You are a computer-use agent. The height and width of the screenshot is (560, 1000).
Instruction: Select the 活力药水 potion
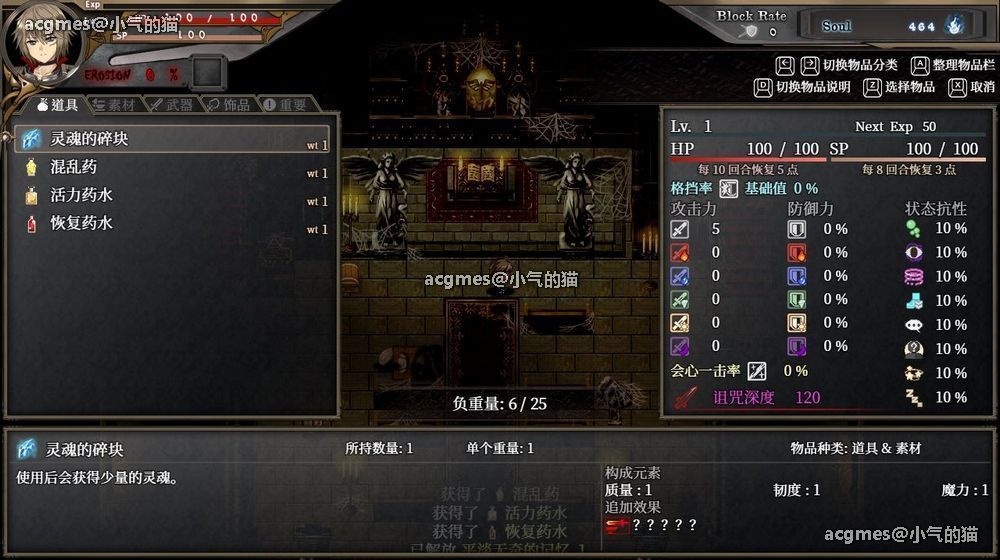tap(172, 195)
